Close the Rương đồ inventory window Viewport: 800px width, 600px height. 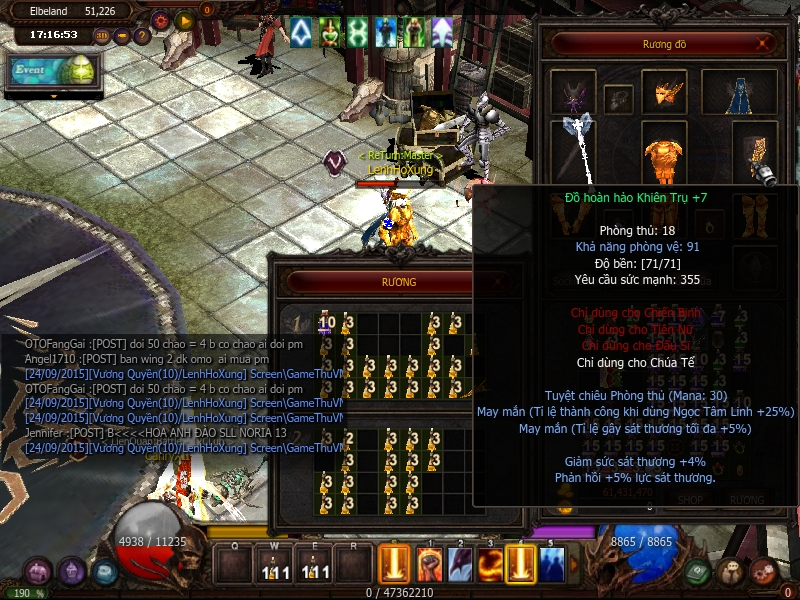pos(764,44)
